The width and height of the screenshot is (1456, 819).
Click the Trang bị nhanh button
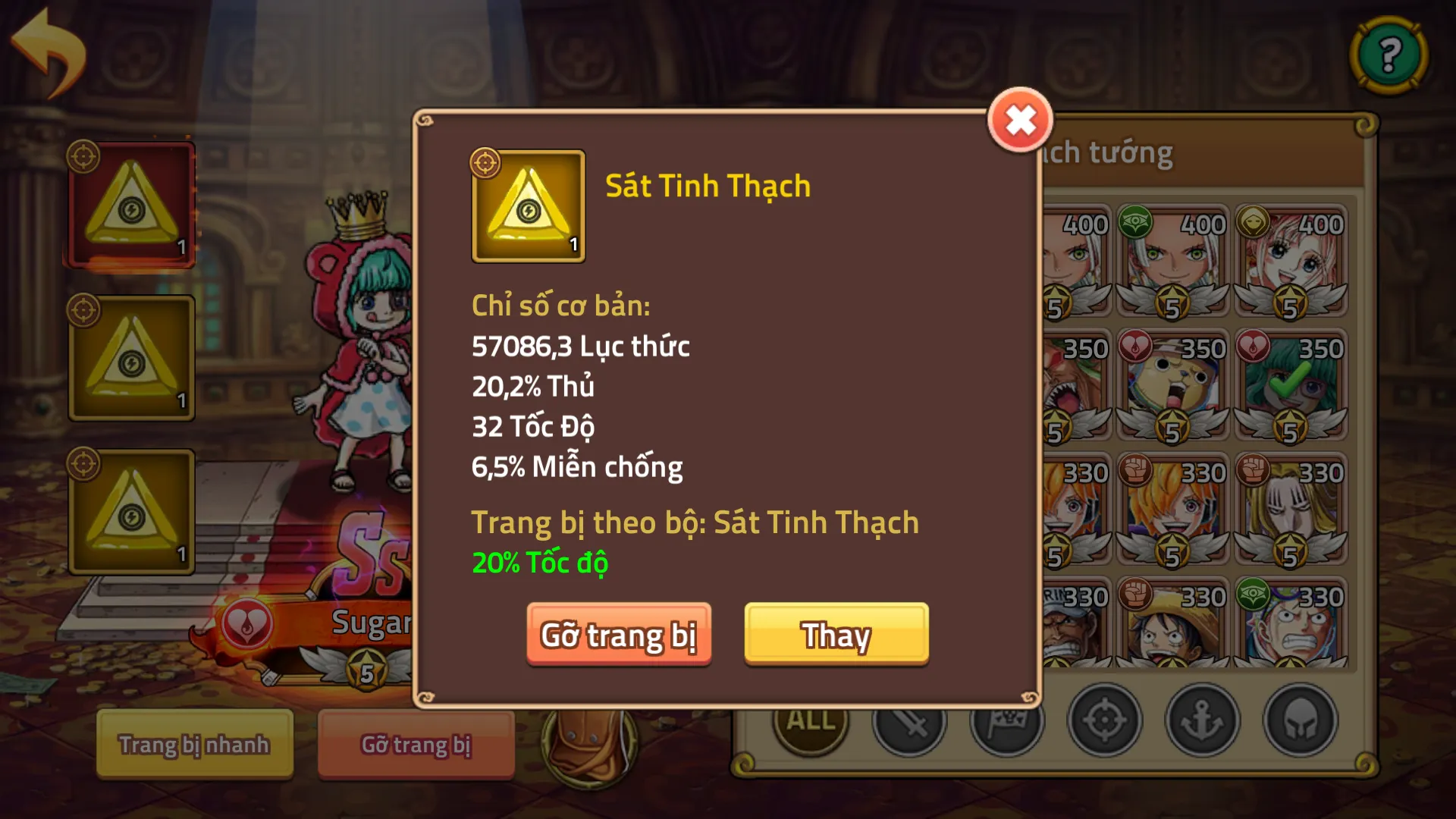pyautogui.click(x=194, y=745)
